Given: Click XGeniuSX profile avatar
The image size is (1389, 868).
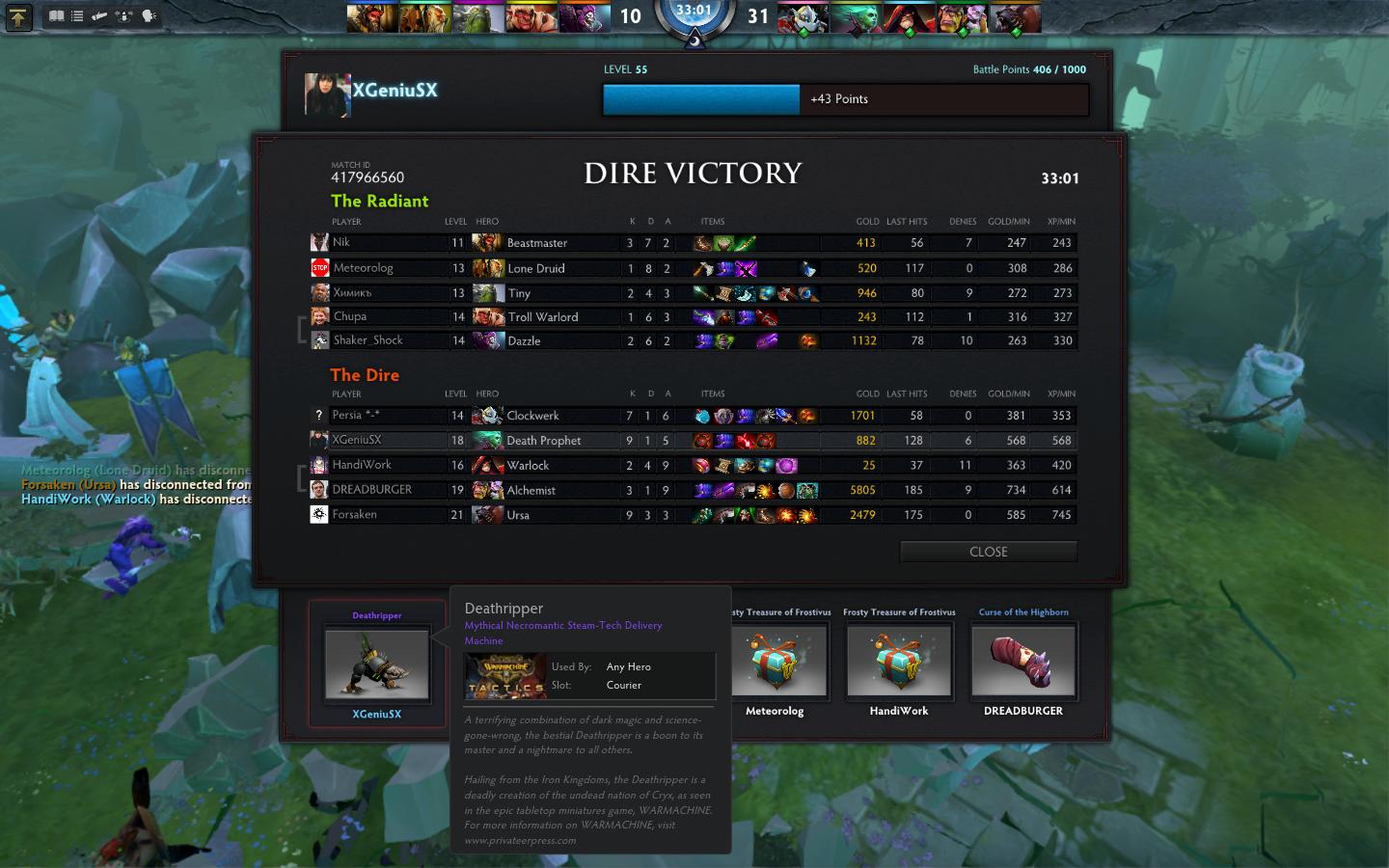Looking at the screenshot, I should click(x=327, y=95).
